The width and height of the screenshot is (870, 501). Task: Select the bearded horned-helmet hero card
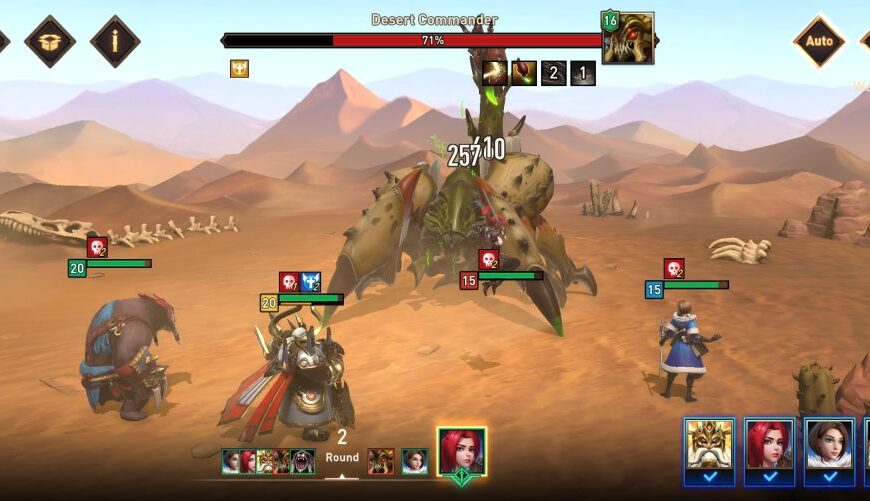coord(709,445)
